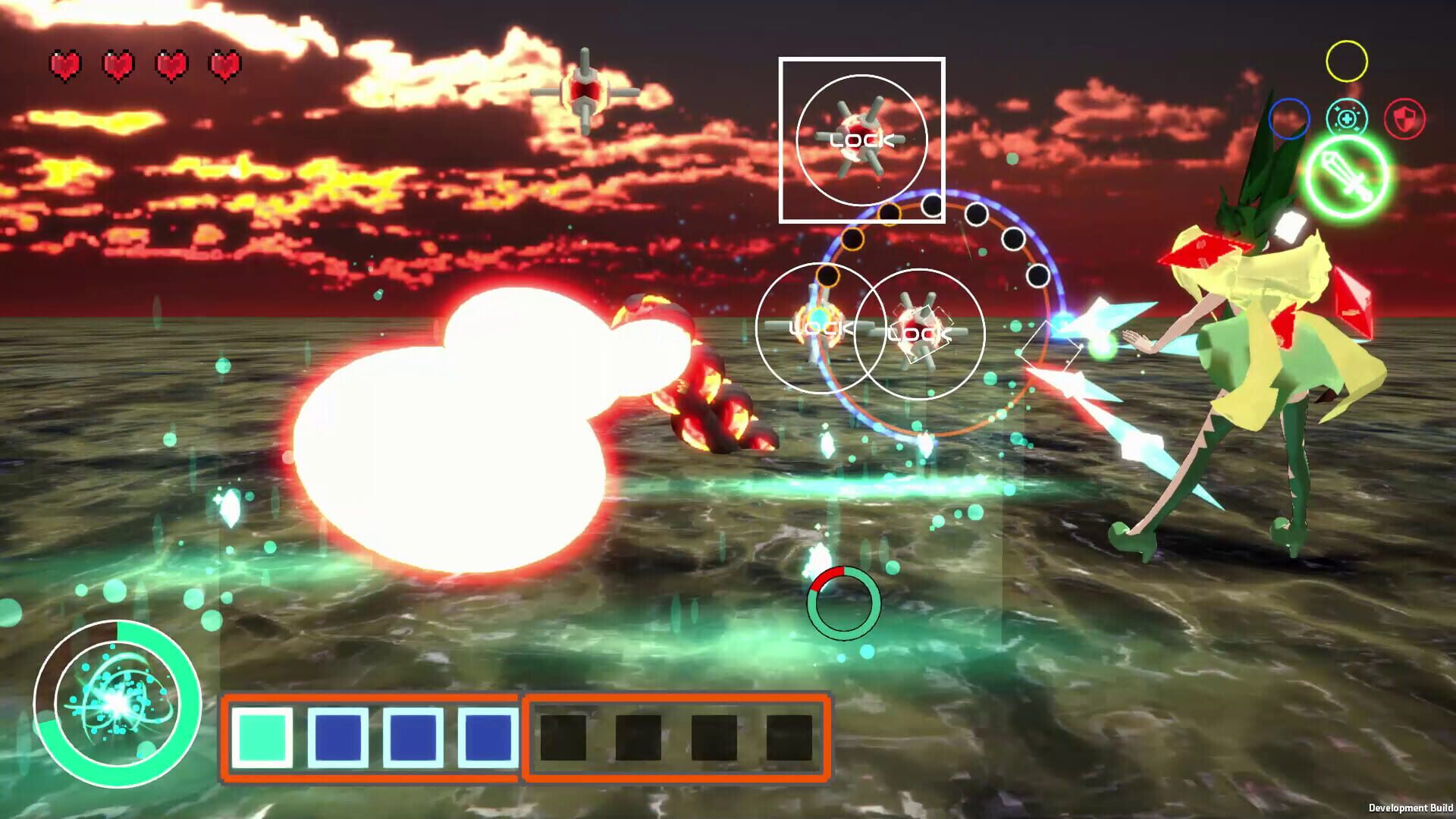This screenshot has height=819, width=1456.
Task: Click the flying spiked drone near the clouds
Action: (x=584, y=89)
